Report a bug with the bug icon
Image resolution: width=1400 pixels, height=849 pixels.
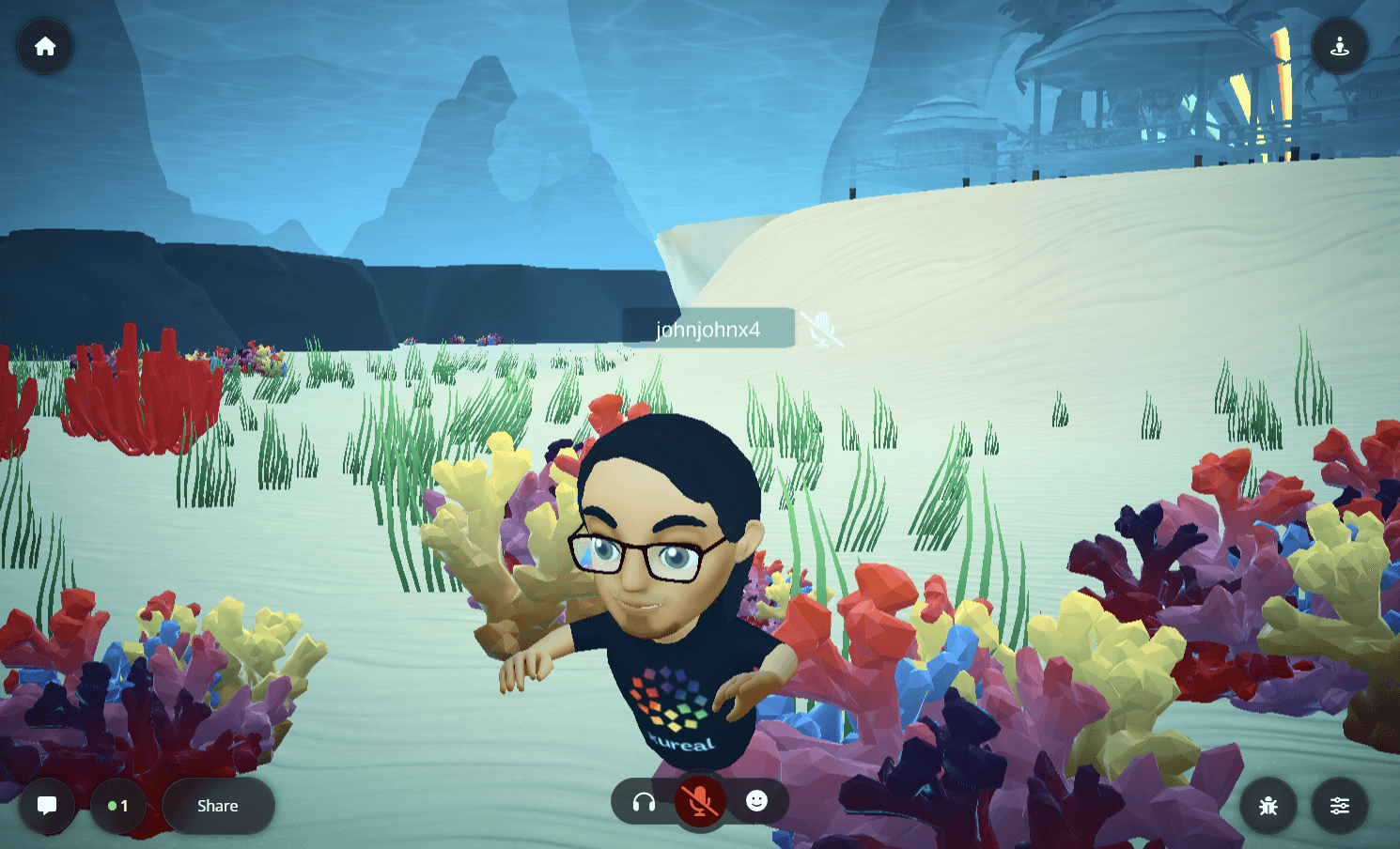coord(1268,806)
